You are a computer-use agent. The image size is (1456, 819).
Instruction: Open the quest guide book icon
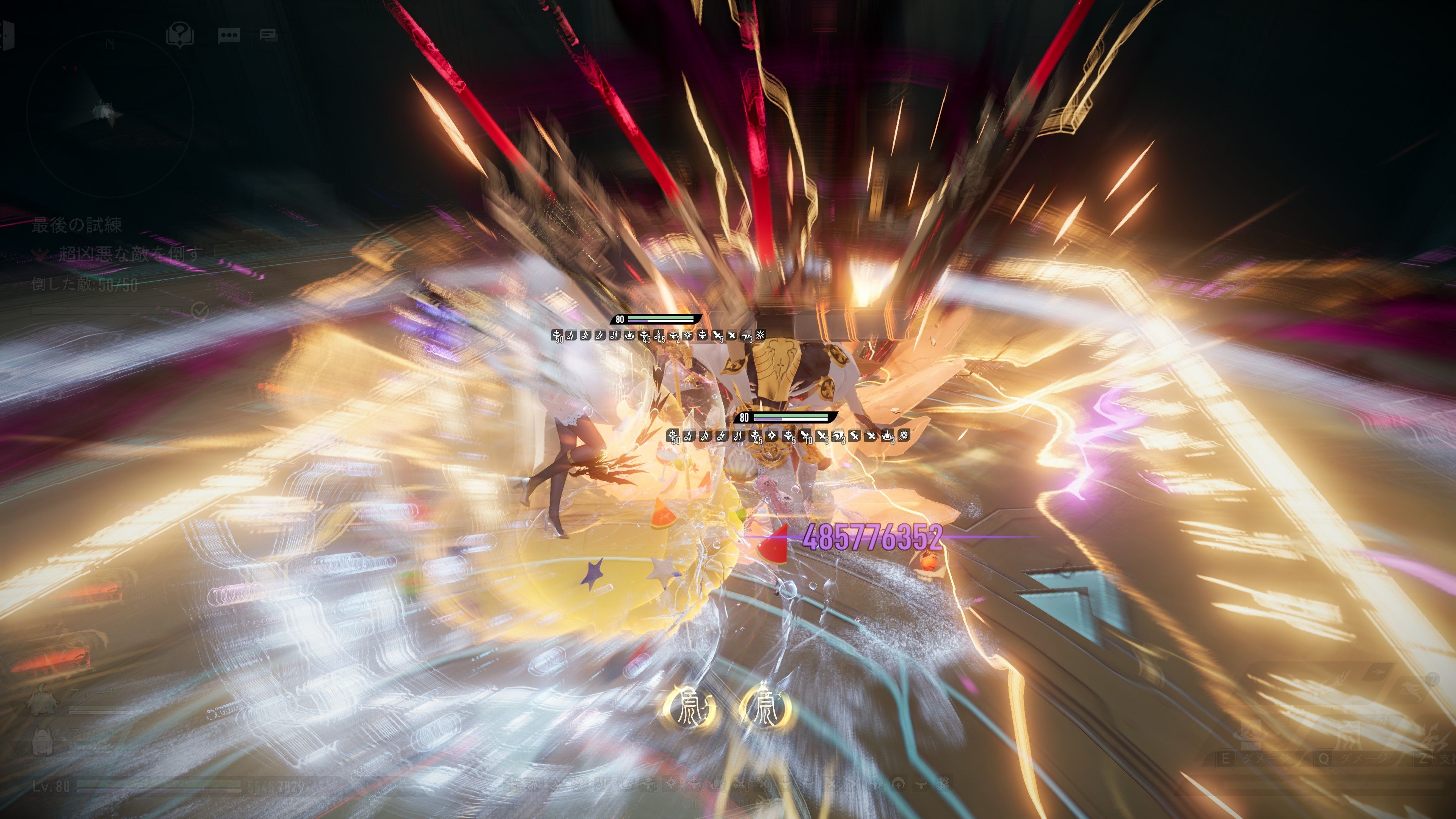[180, 35]
